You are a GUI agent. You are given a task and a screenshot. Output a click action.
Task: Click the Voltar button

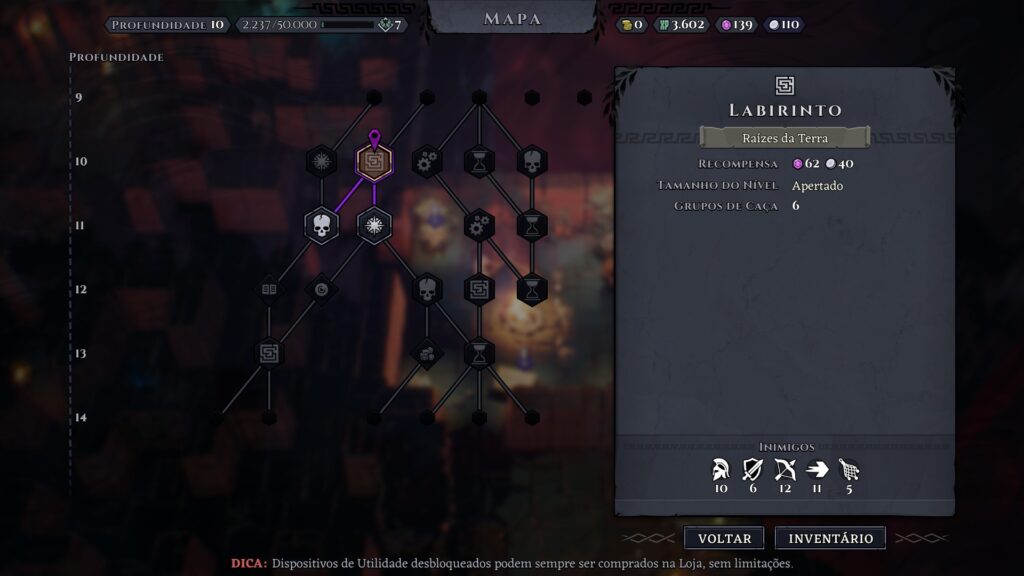click(x=724, y=538)
